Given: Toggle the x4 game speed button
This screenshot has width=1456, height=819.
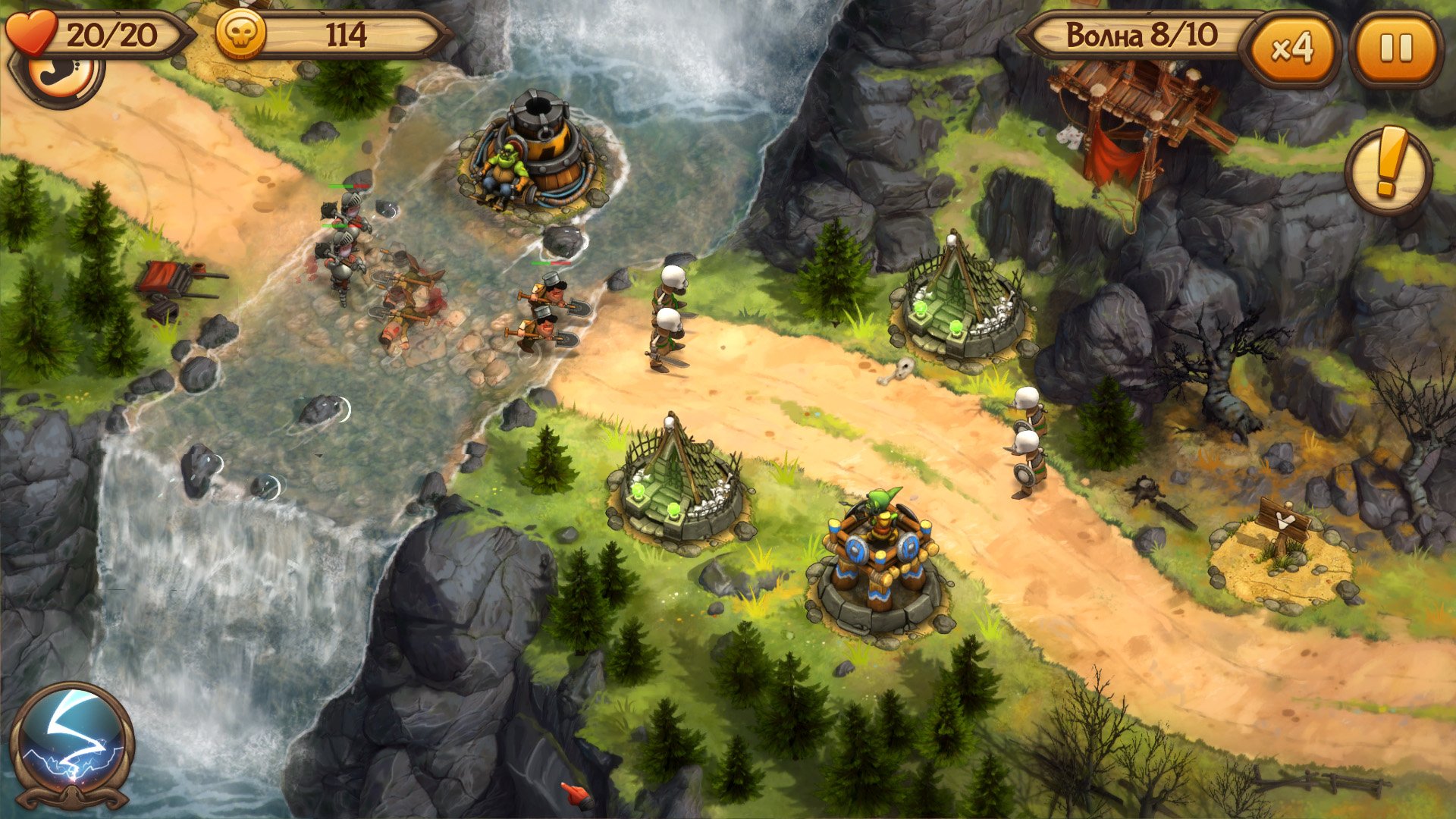Looking at the screenshot, I should click(1291, 49).
